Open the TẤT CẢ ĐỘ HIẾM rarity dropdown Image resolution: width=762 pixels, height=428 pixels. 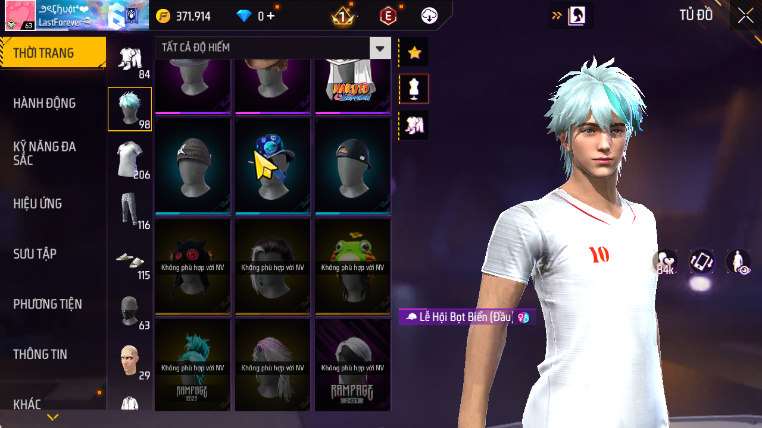coord(272,47)
